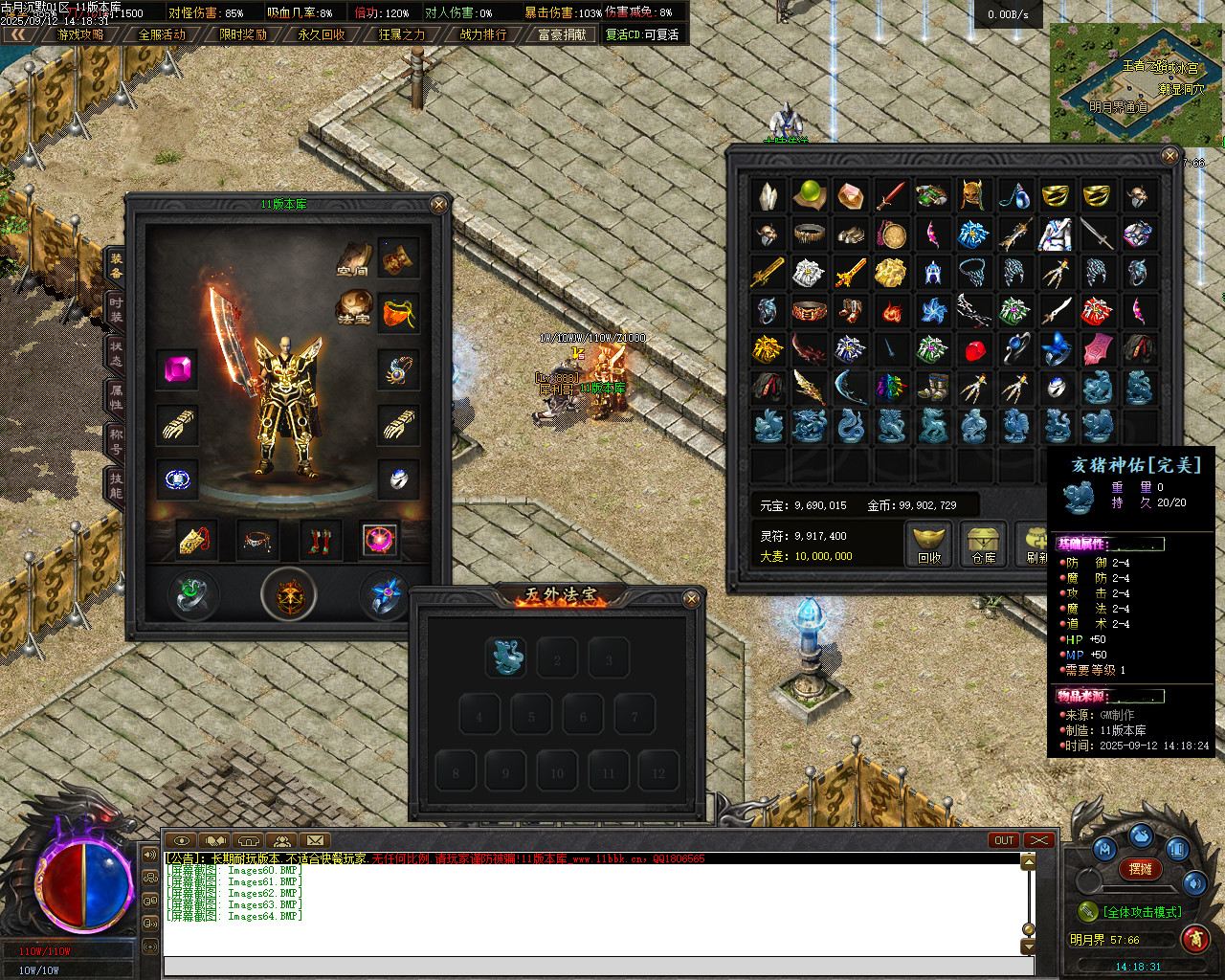Image resolution: width=1225 pixels, height=980 pixels.
Task: Switch to the 时装 fashion tab
Action: [x=116, y=309]
